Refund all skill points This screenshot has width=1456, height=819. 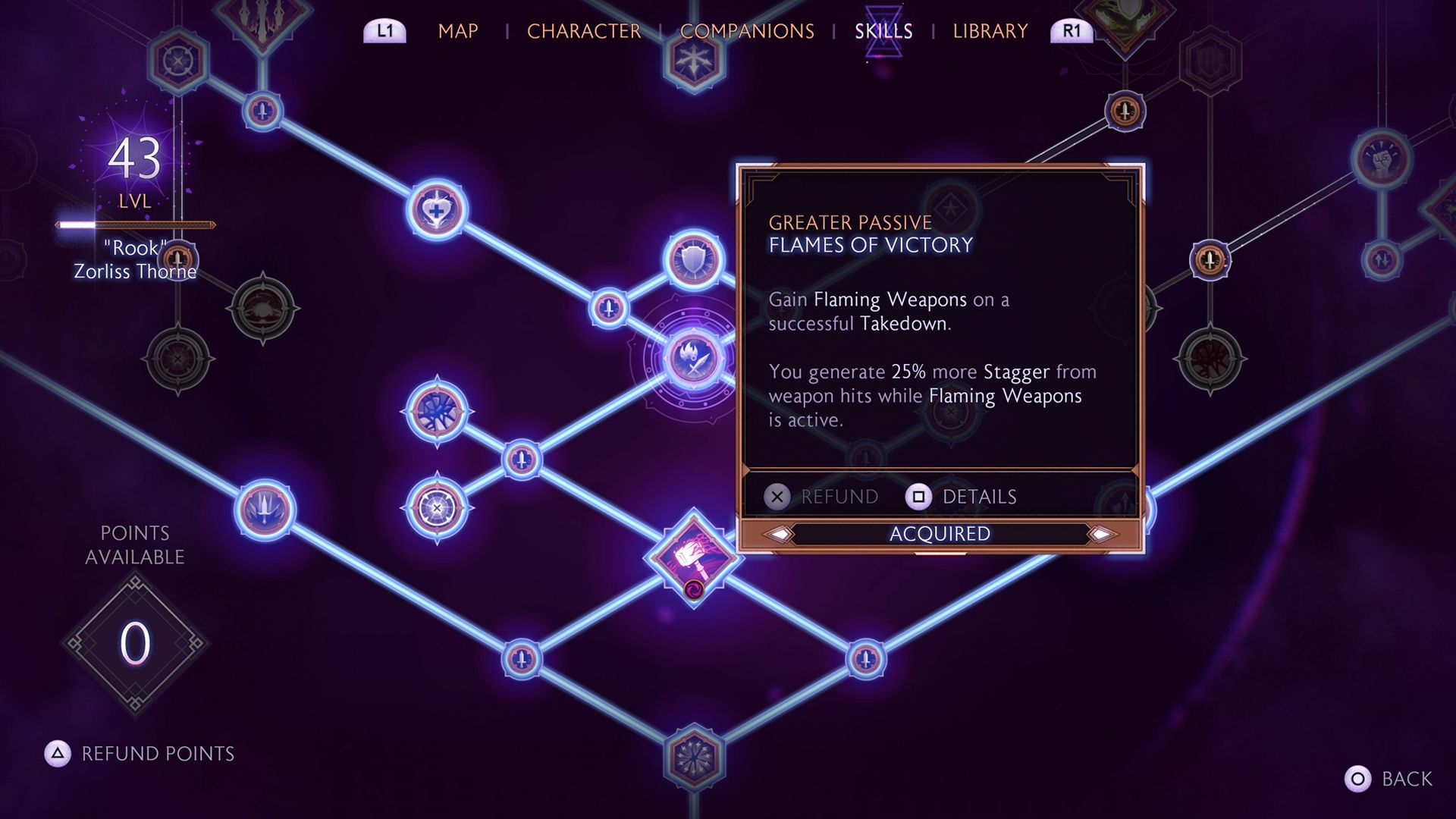(x=140, y=753)
